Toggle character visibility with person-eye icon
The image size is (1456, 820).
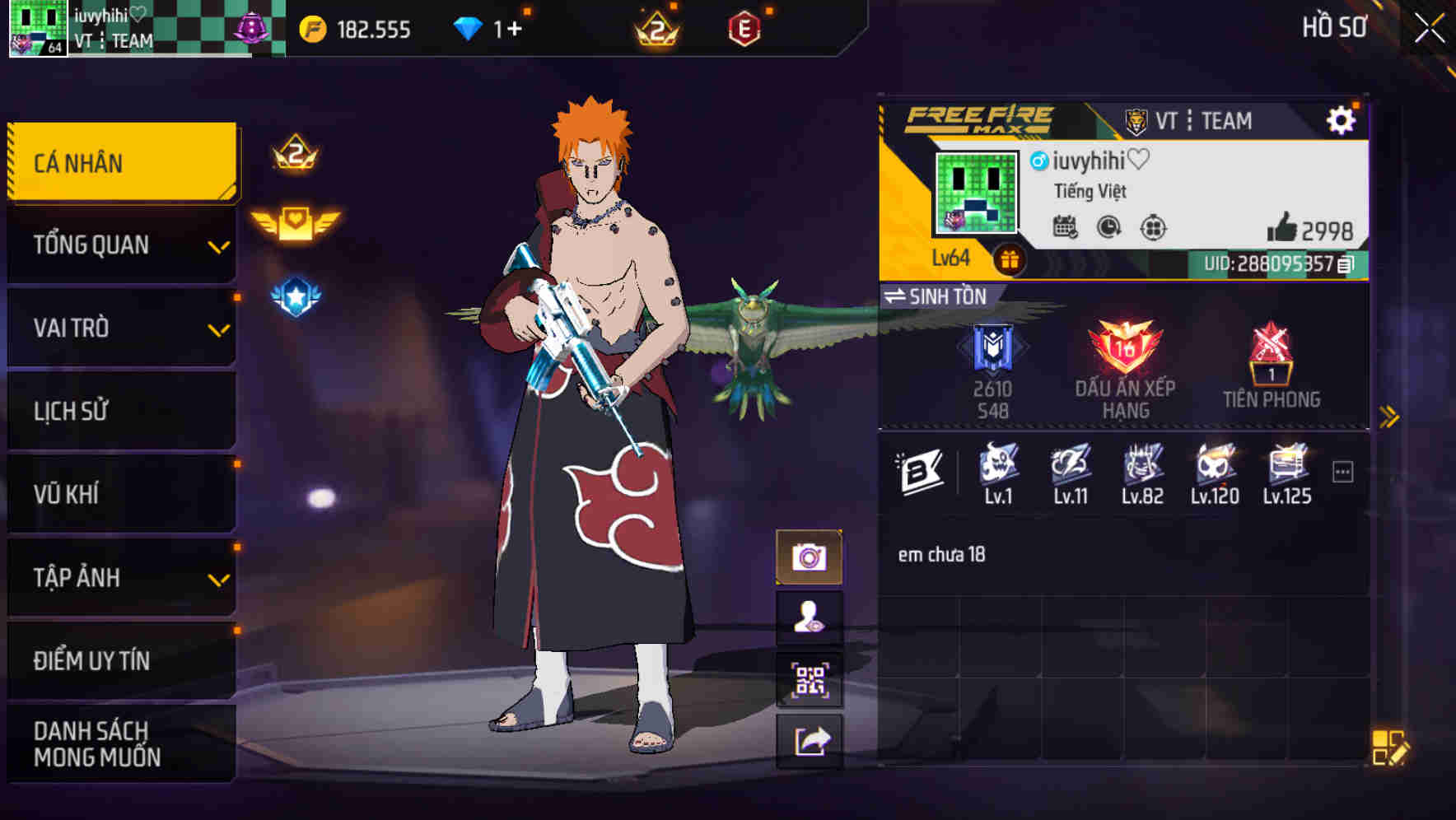(810, 617)
